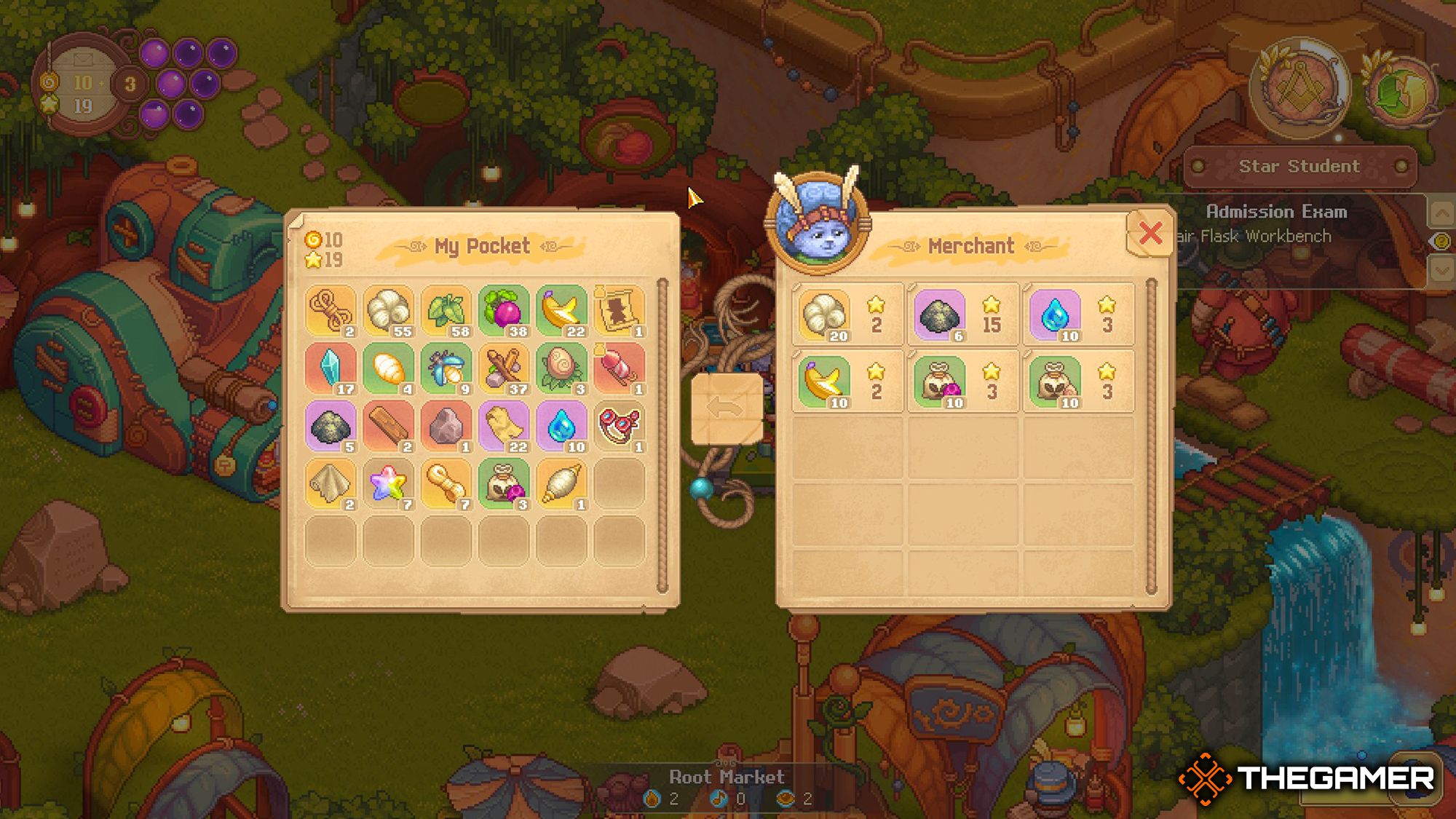Click the Merchant panel title
Screen dimensions: 1456x819
point(972,245)
